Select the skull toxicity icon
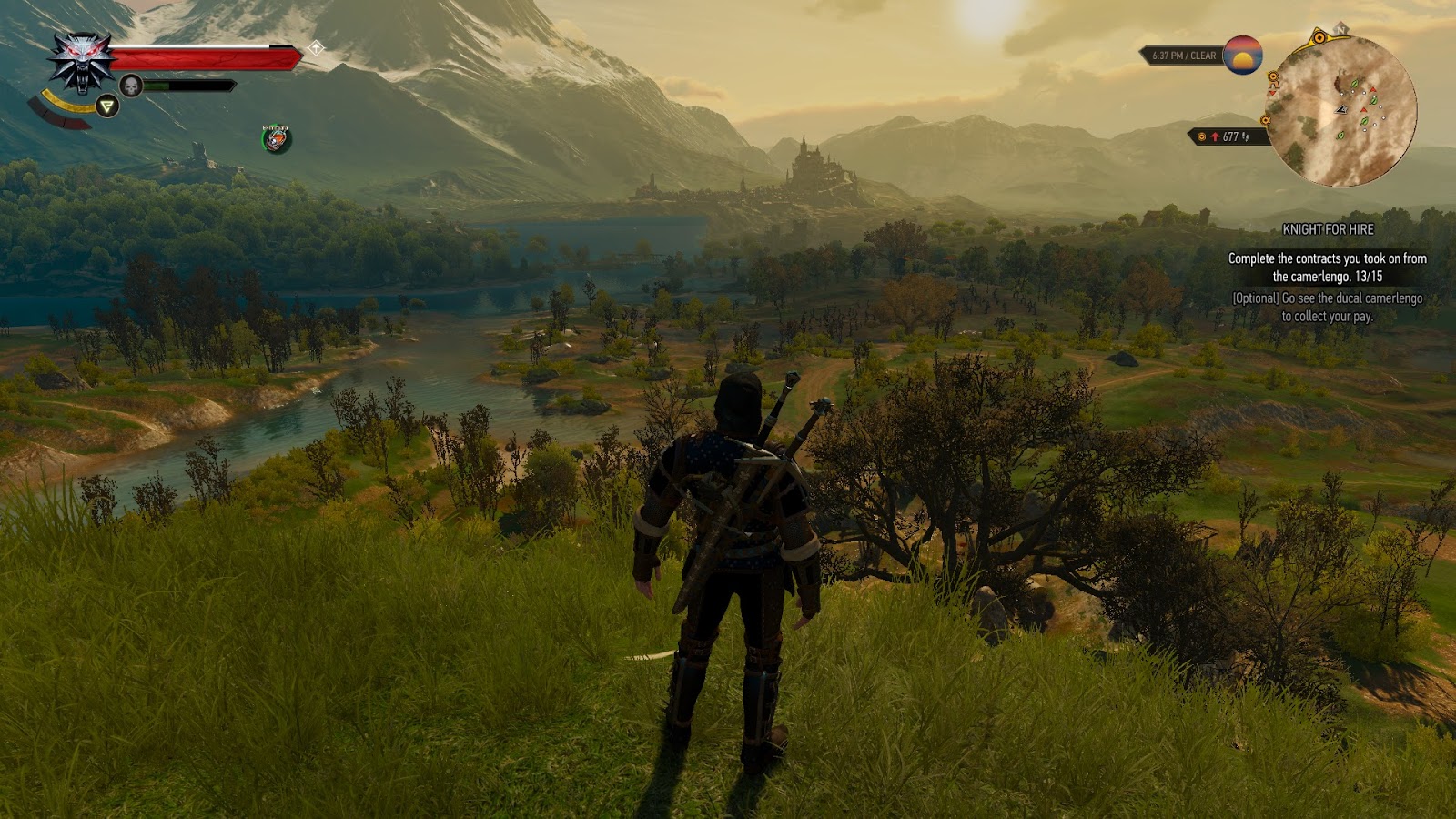Viewport: 1456px width, 819px height. coord(131,86)
